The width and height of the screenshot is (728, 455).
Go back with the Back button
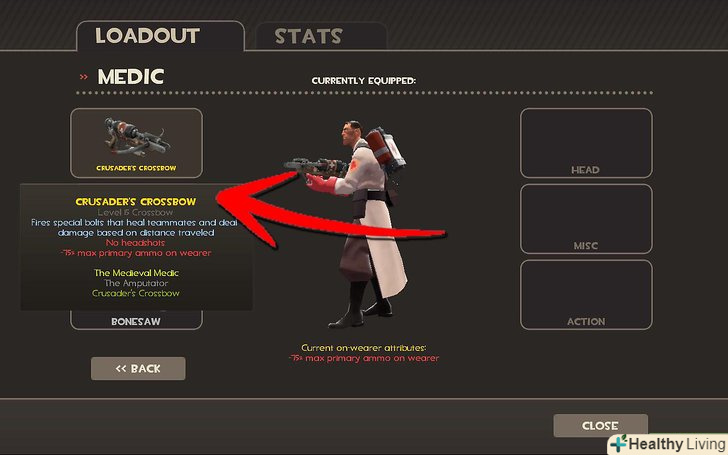[x=138, y=369]
